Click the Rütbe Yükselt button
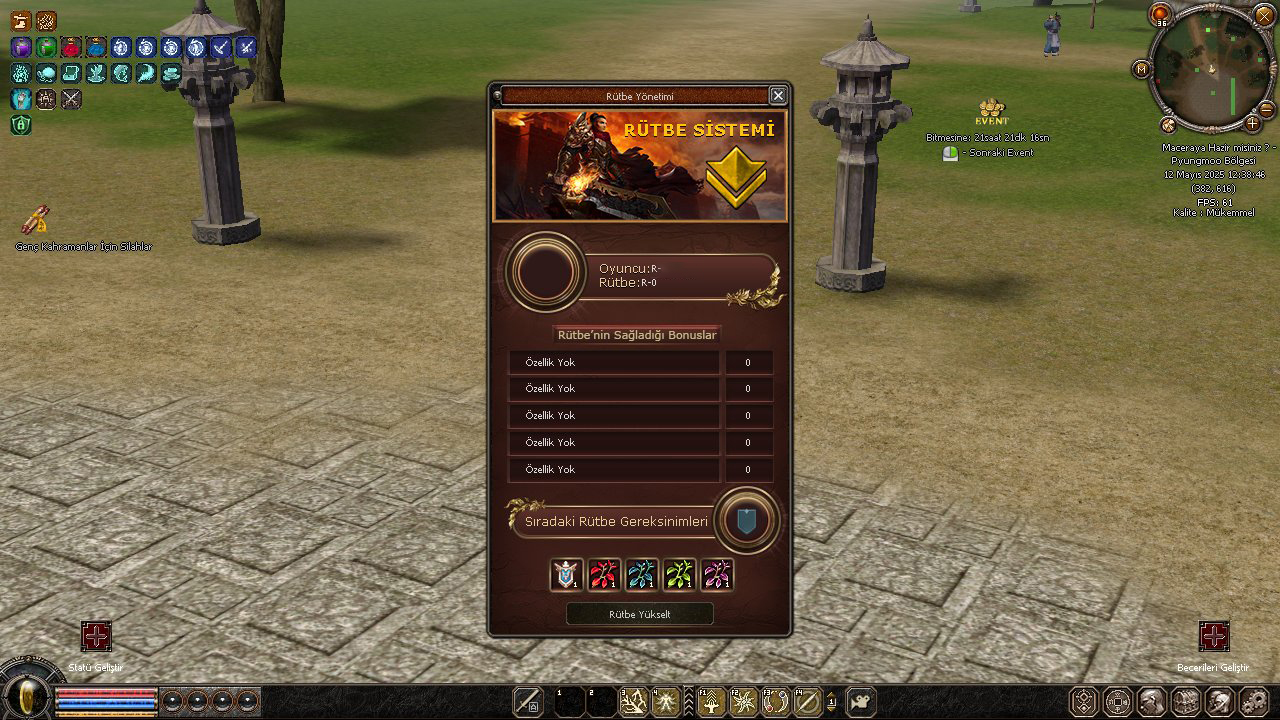The height and width of the screenshot is (720, 1280). click(640, 614)
